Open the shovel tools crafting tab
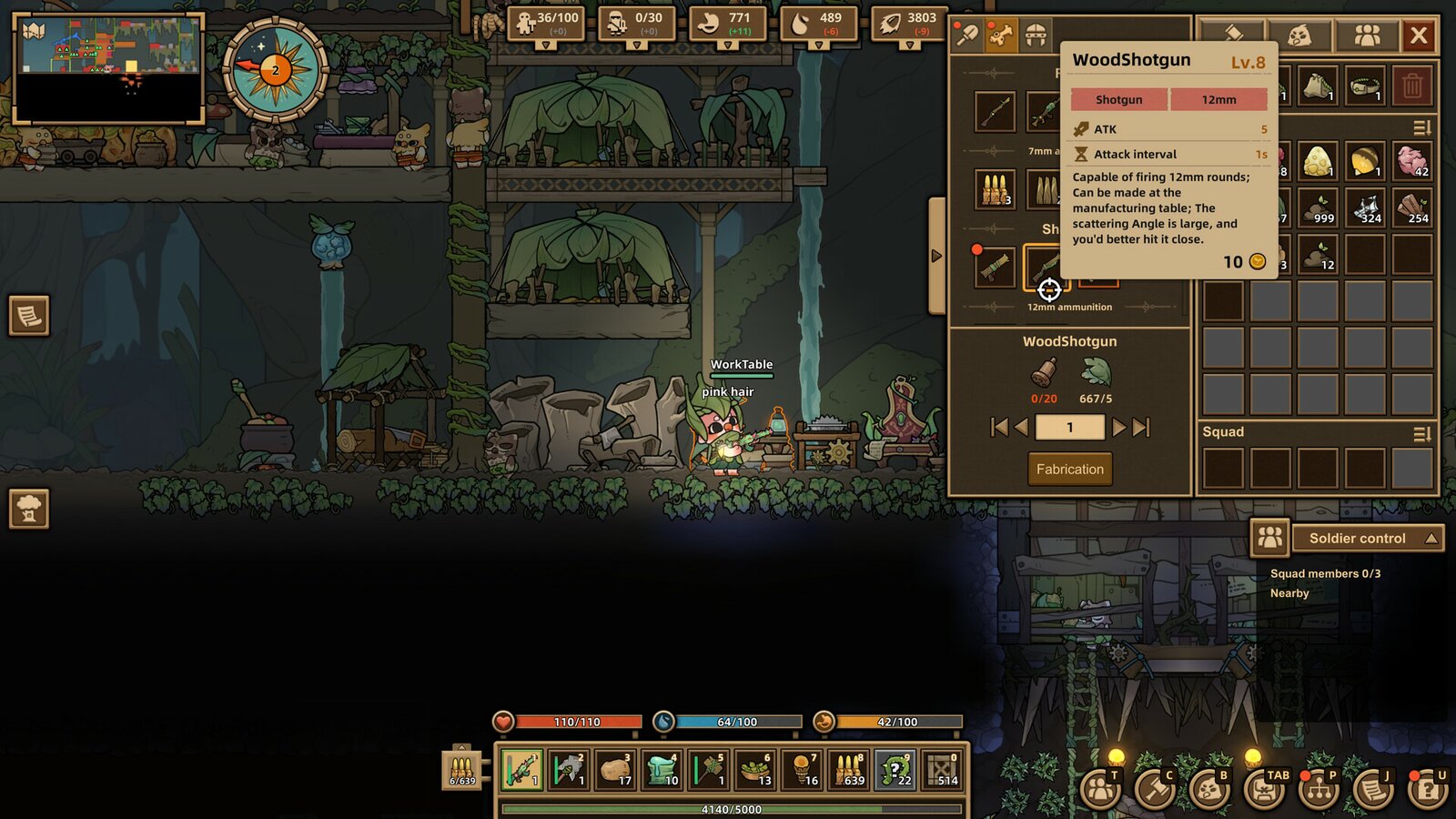Viewport: 1456px width, 819px height. (x=966, y=36)
